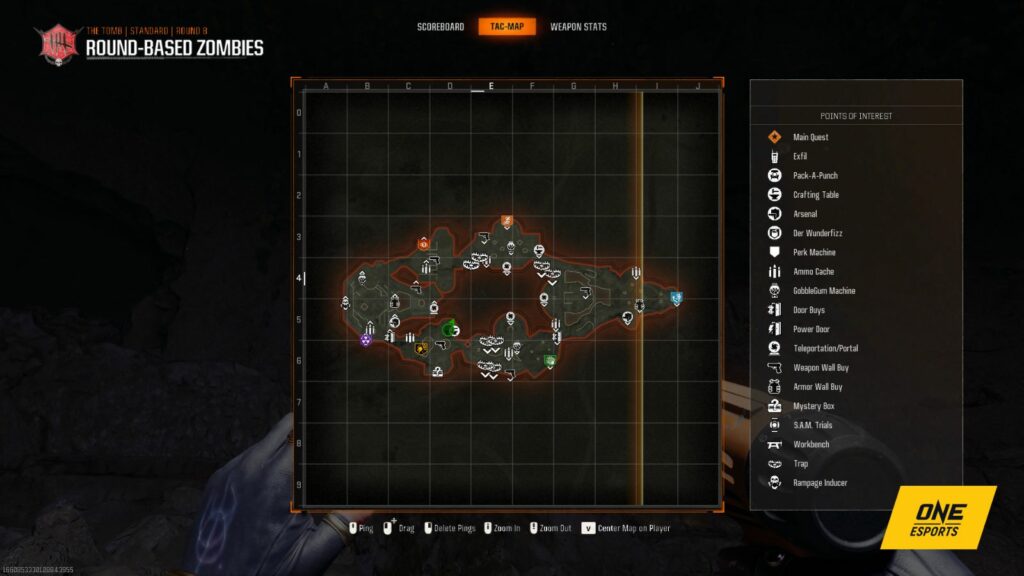The image size is (1024, 576).
Task: Choose the Mystery Box legend entry
Action: [813, 406]
